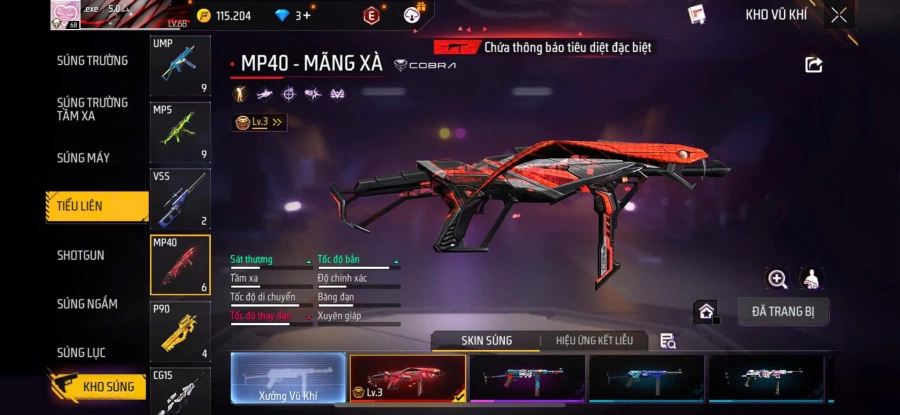Select the Súng Trường category
Image resolution: width=900 pixels, height=415 pixels.
point(92,60)
